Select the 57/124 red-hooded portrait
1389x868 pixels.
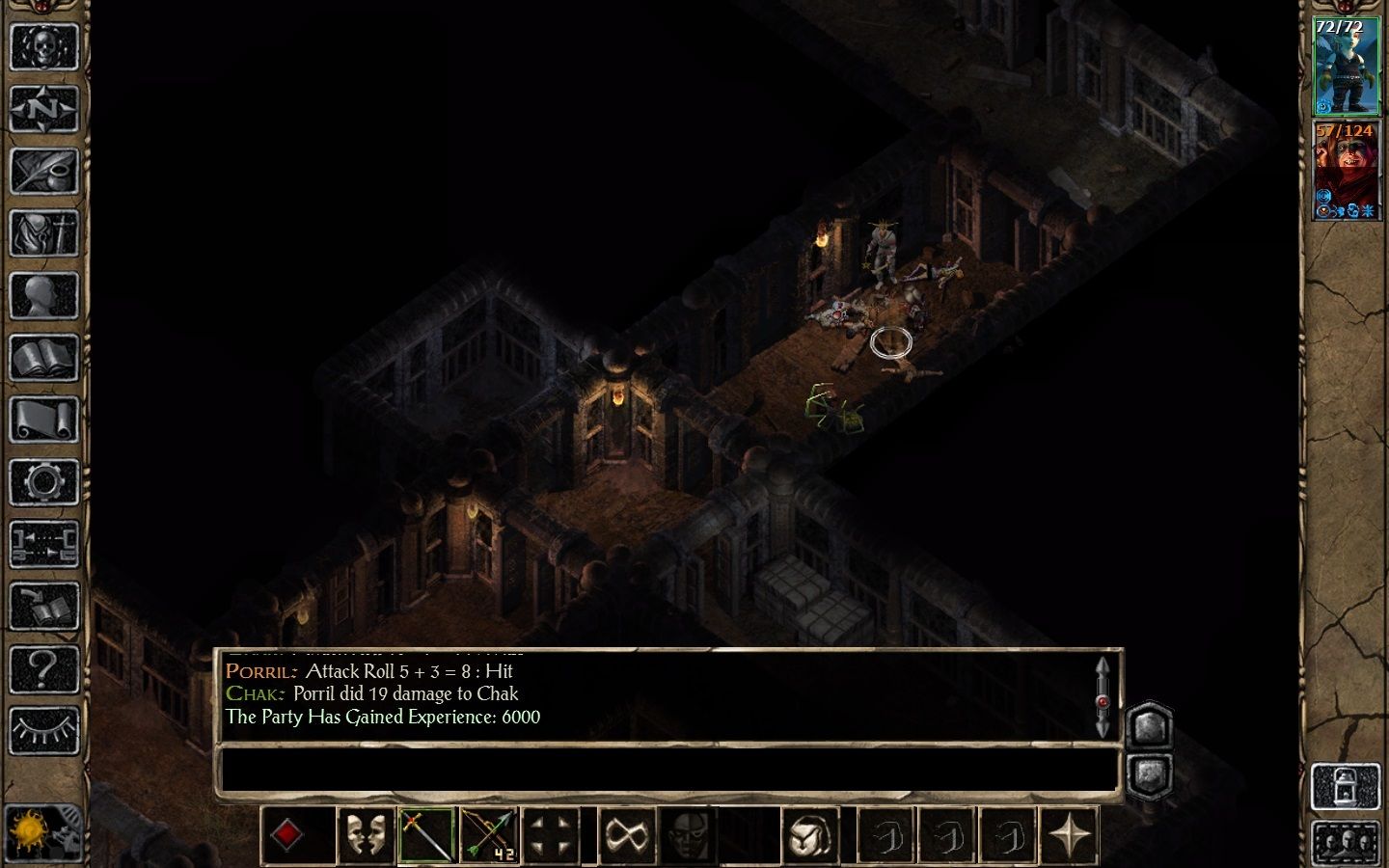pyautogui.click(x=1340, y=170)
